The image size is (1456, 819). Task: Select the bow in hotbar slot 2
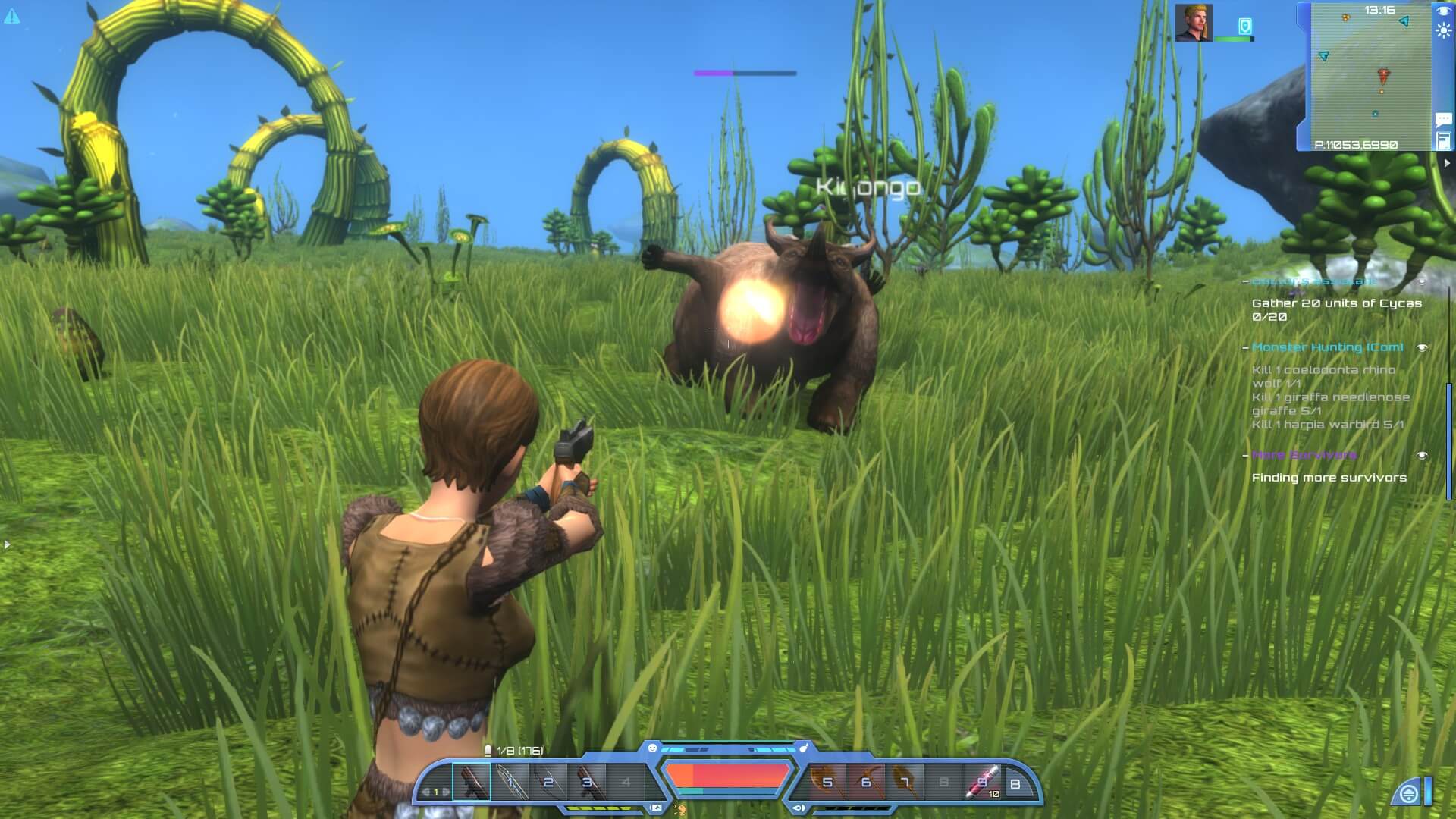pyautogui.click(x=548, y=781)
